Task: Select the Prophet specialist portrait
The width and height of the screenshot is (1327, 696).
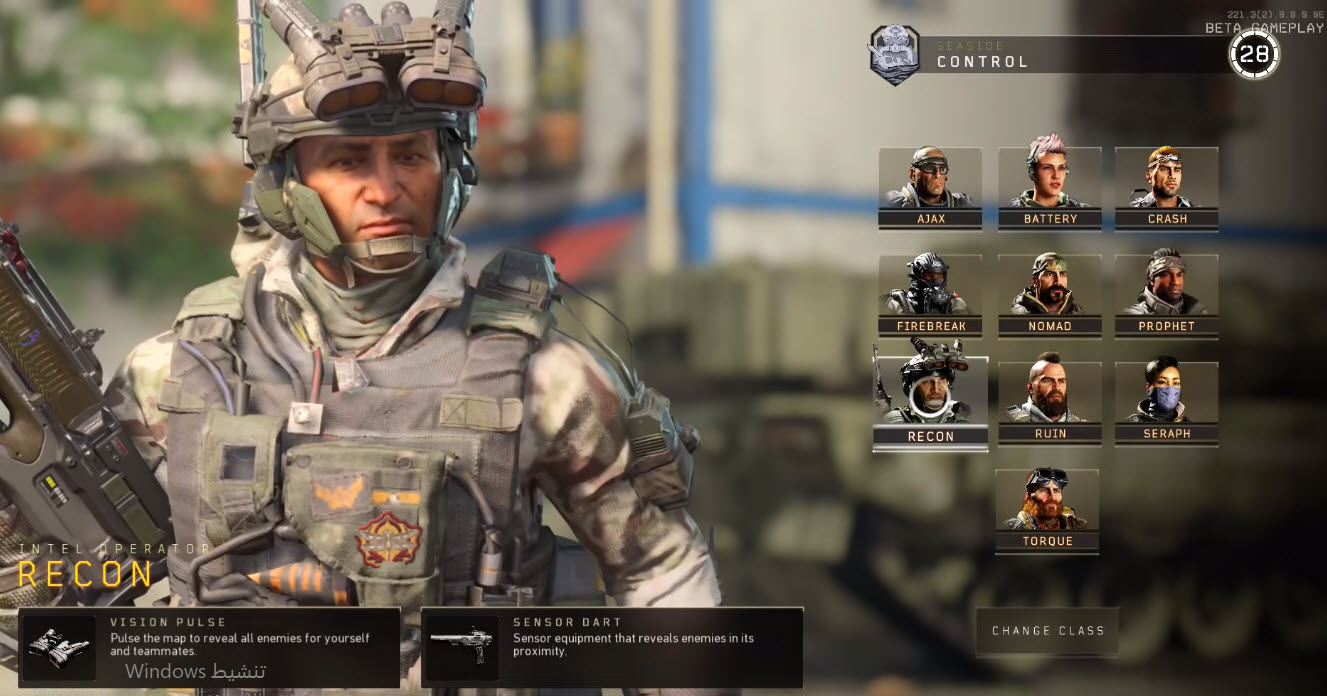Action: (1166, 295)
